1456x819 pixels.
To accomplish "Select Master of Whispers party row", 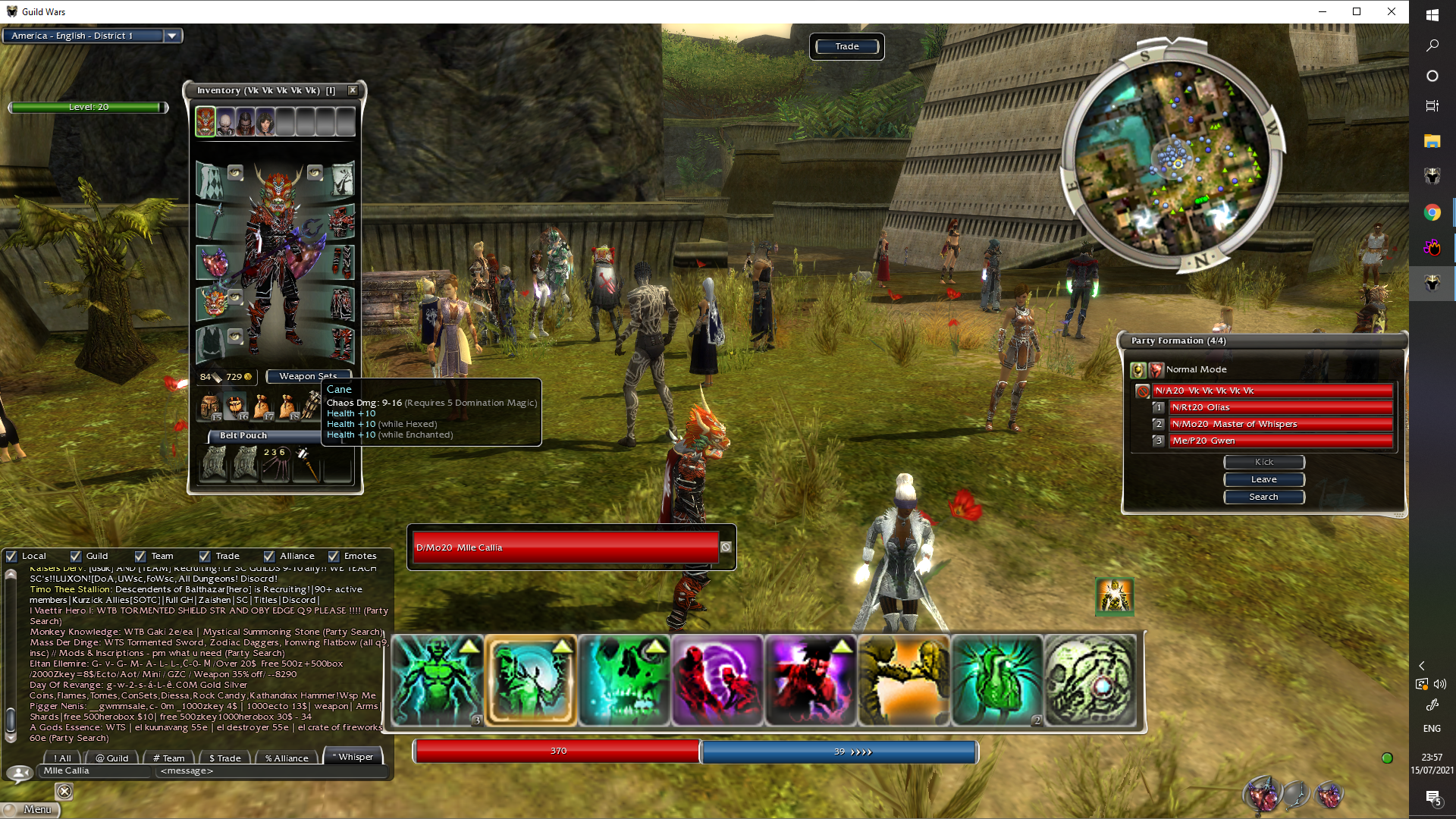I will pyautogui.click(x=1280, y=424).
